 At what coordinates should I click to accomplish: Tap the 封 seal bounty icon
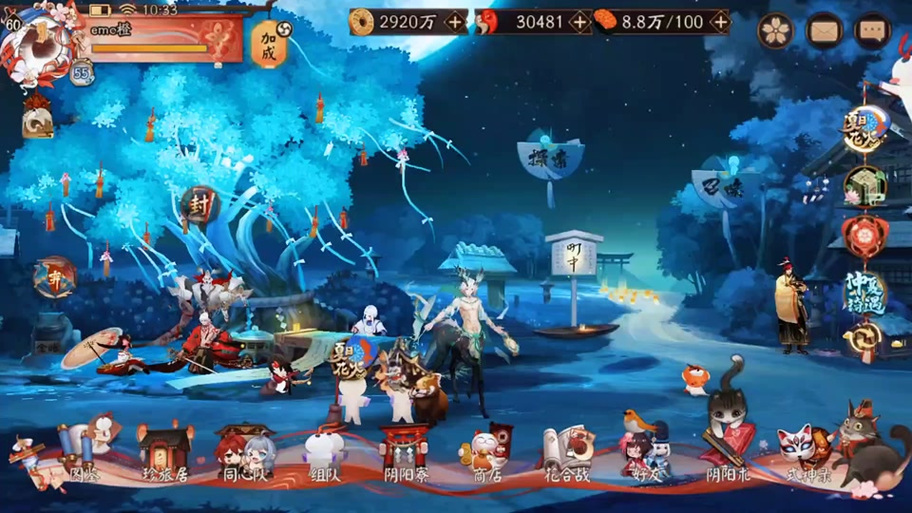coord(200,204)
